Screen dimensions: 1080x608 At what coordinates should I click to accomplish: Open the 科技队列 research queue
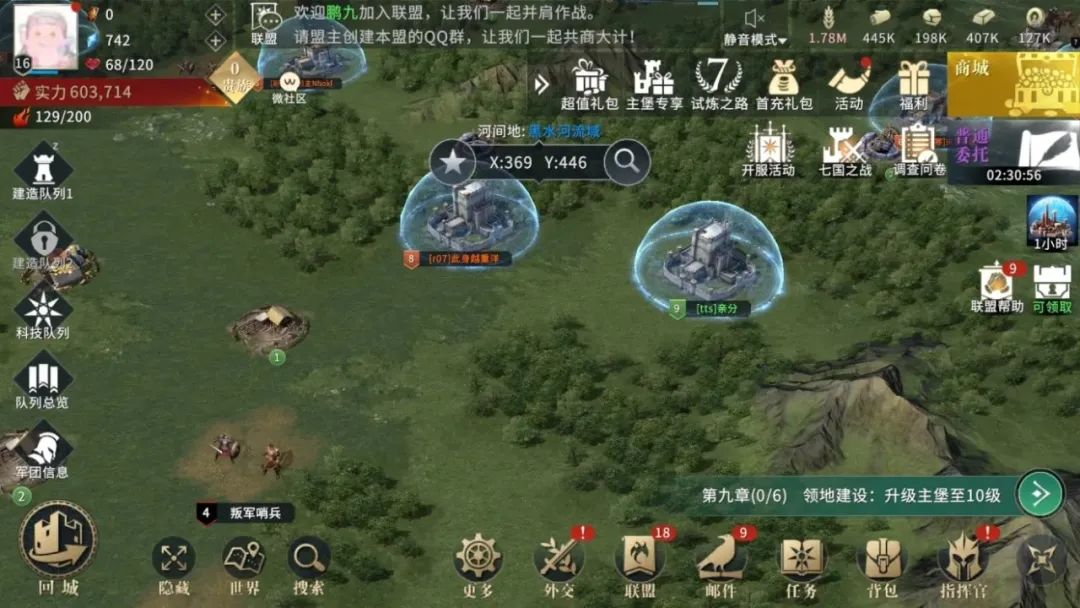[x=43, y=310]
